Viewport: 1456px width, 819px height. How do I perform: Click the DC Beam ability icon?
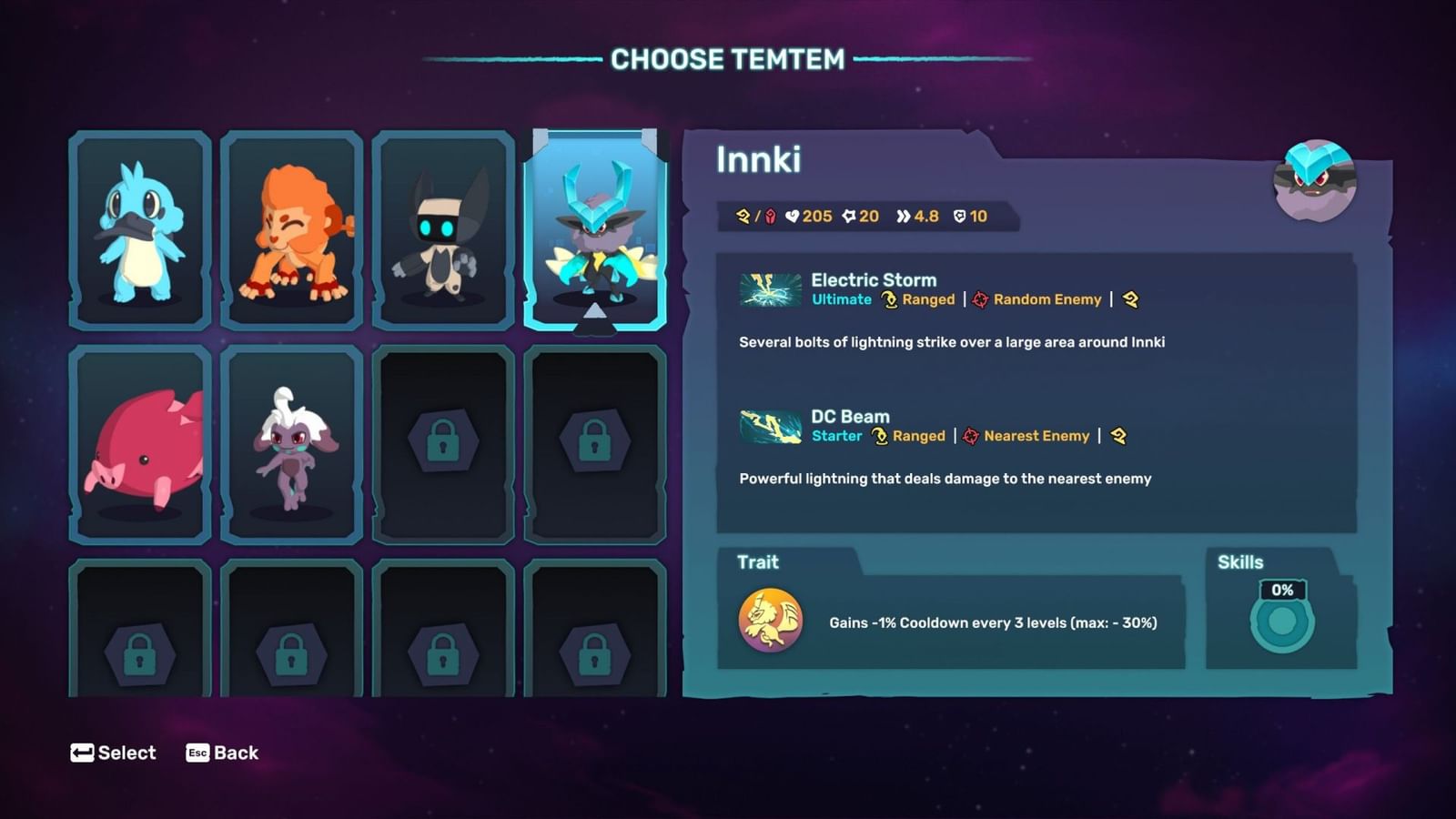(x=769, y=426)
